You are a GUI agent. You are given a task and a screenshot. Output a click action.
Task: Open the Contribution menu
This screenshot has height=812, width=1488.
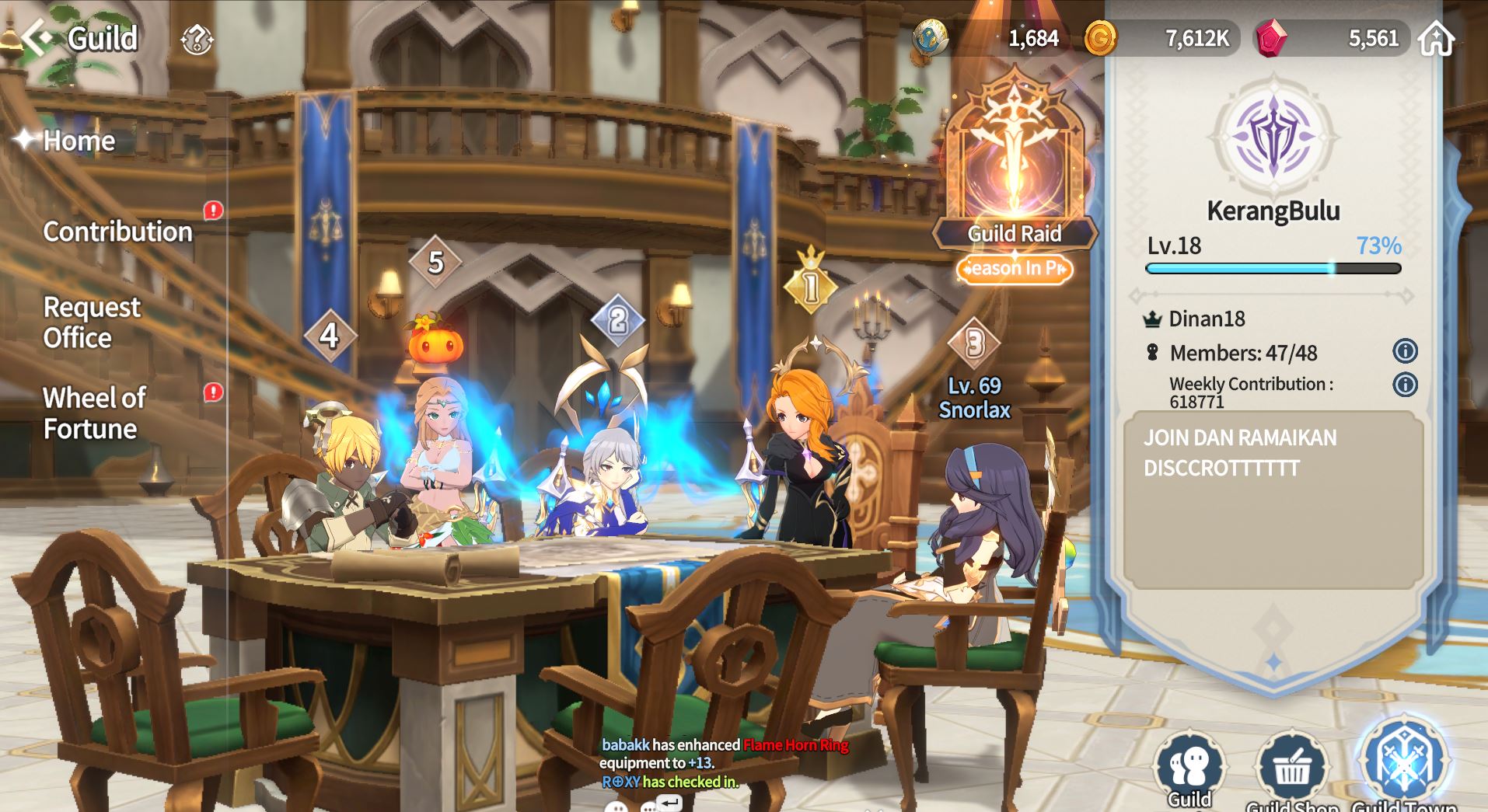[x=117, y=232]
